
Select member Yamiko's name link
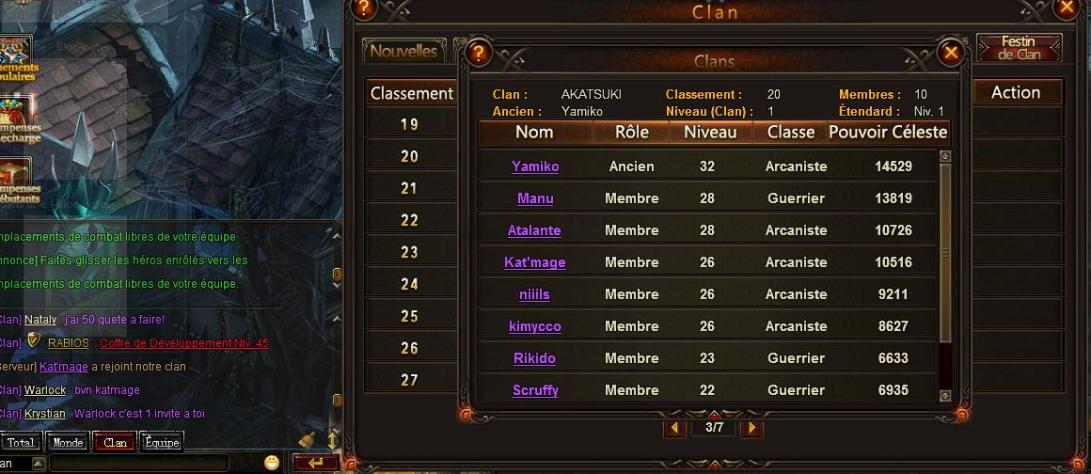coord(535,167)
